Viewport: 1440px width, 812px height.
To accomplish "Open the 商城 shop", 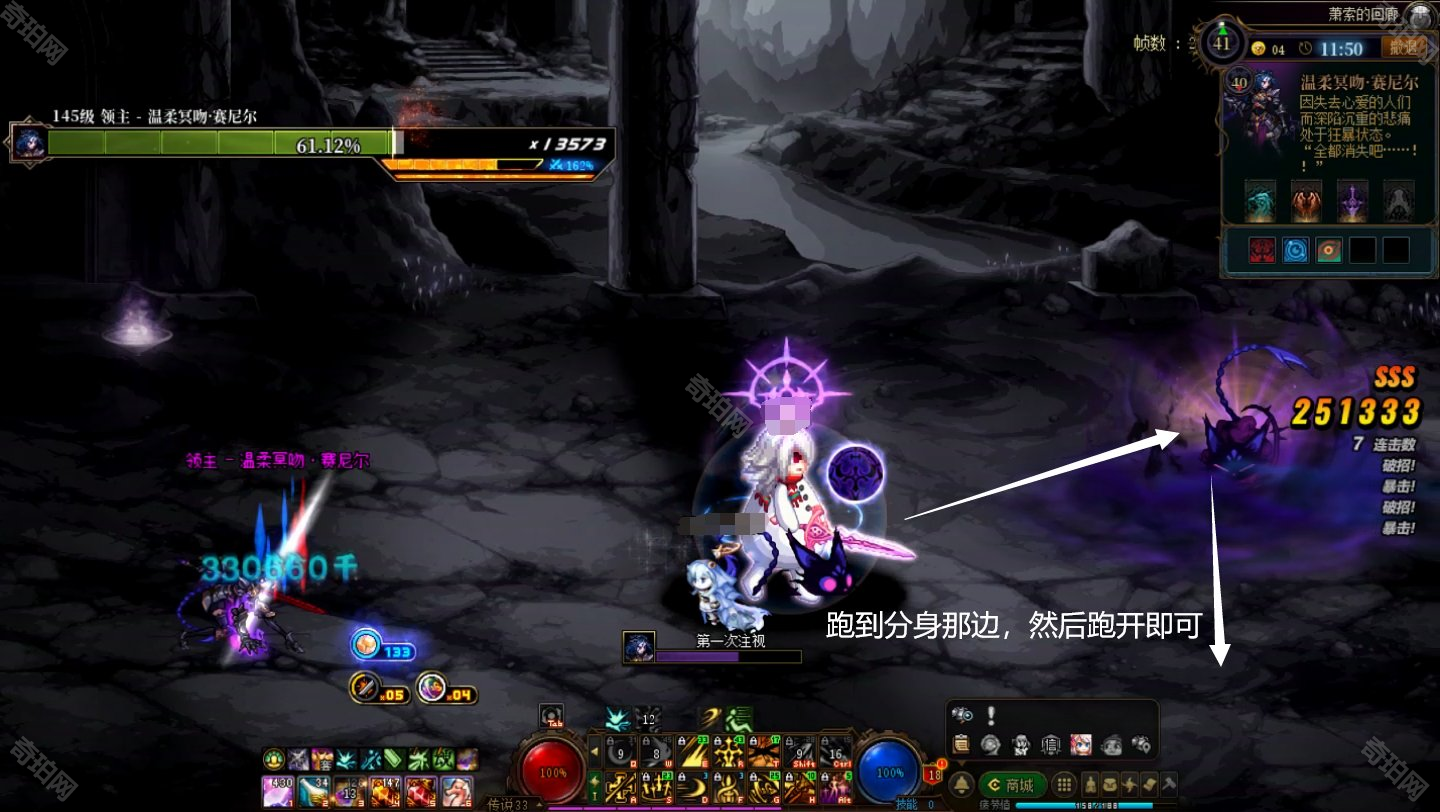I will click(1012, 785).
